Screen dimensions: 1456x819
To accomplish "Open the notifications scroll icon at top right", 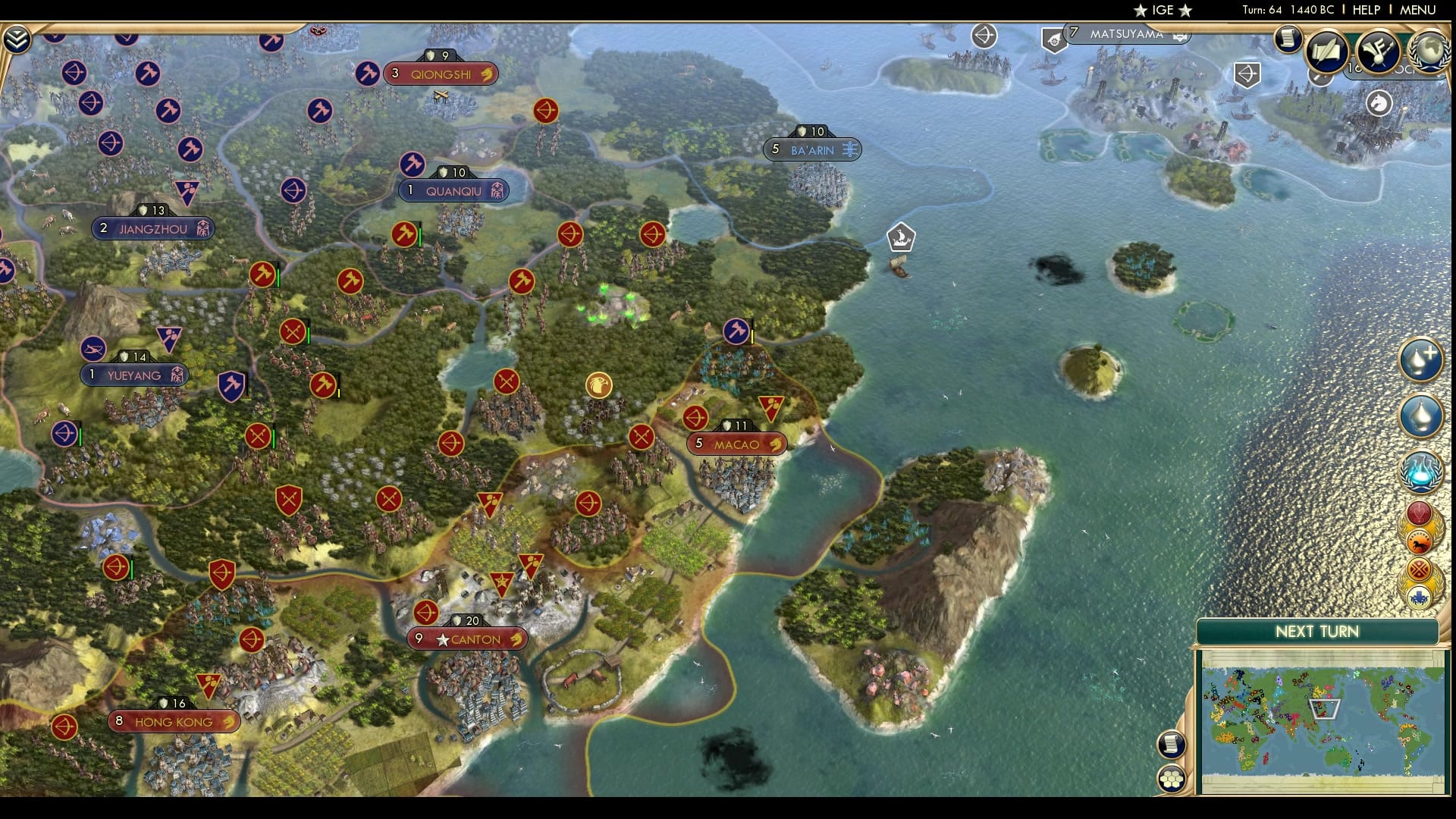I will pyautogui.click(x=1288, y=40).
